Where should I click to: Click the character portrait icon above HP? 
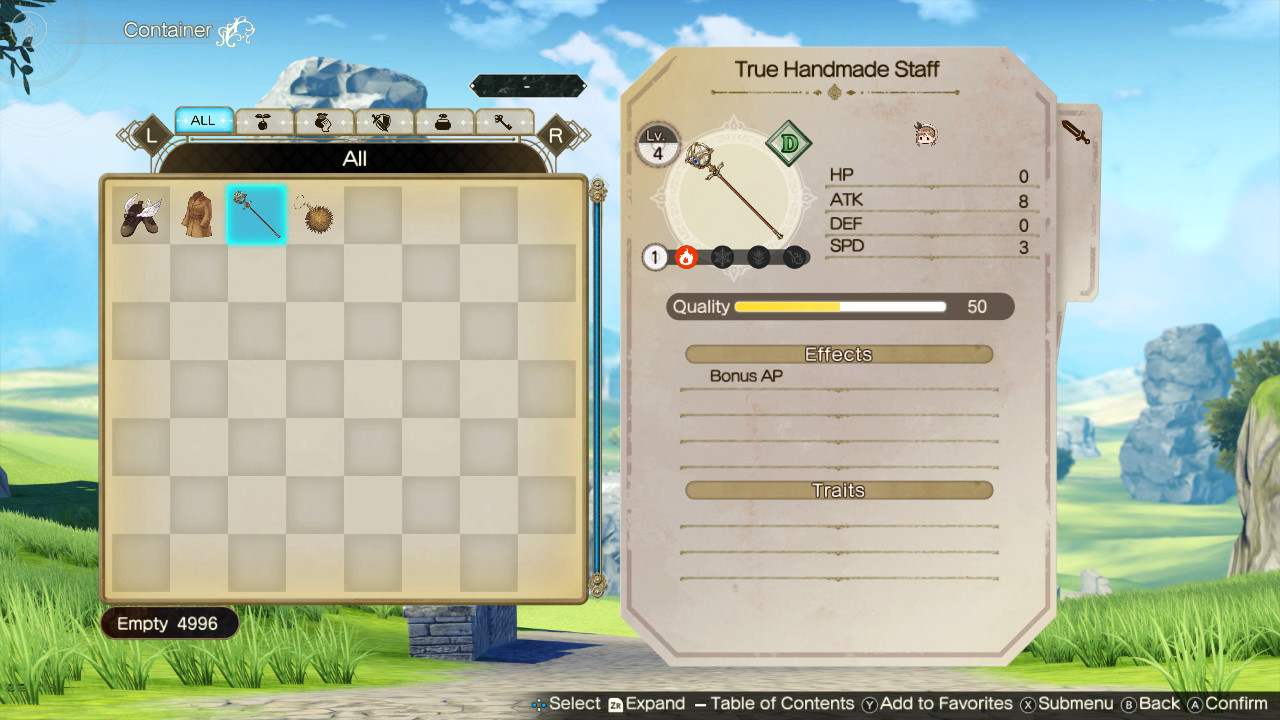[x=925, y=135]
